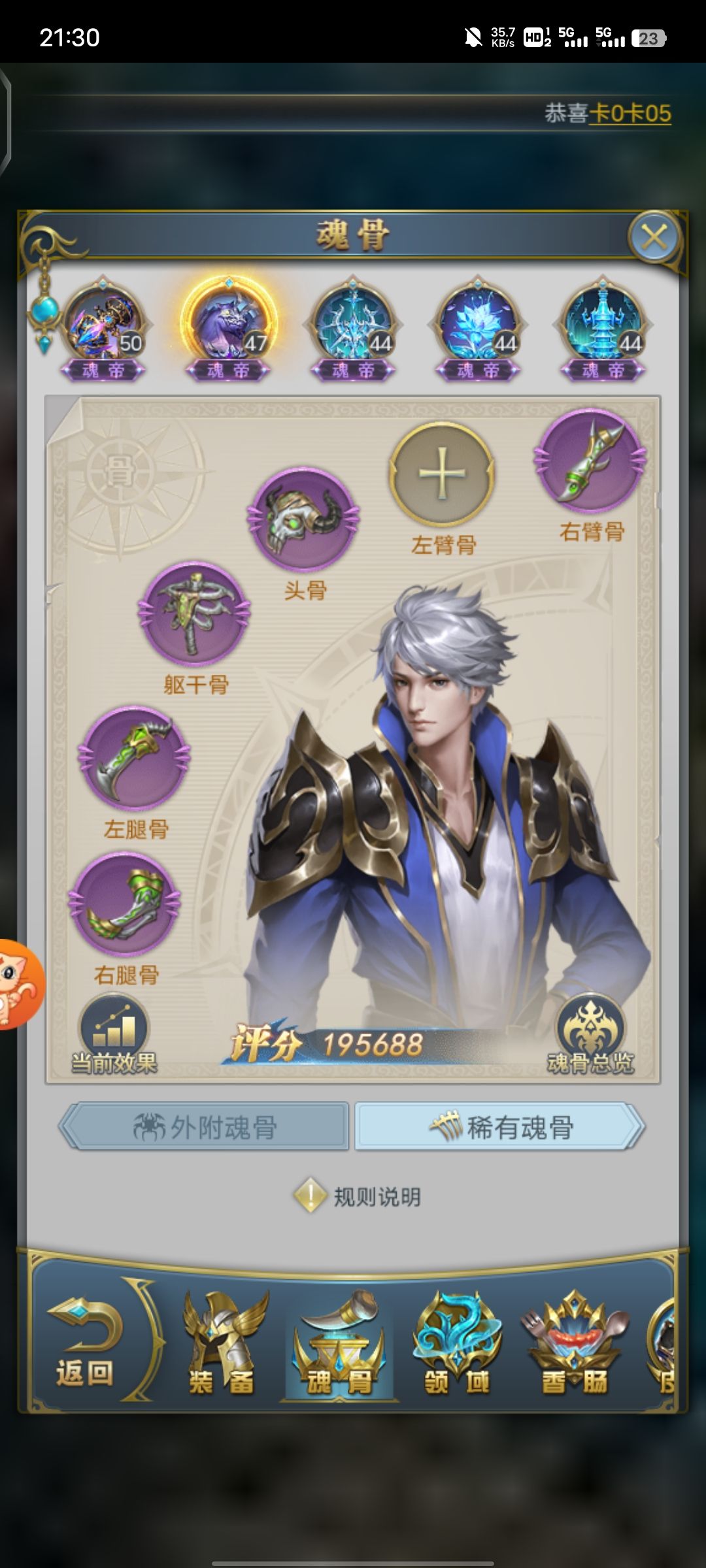Open the 香肠 sausage tab

[x=574, y=1346]
